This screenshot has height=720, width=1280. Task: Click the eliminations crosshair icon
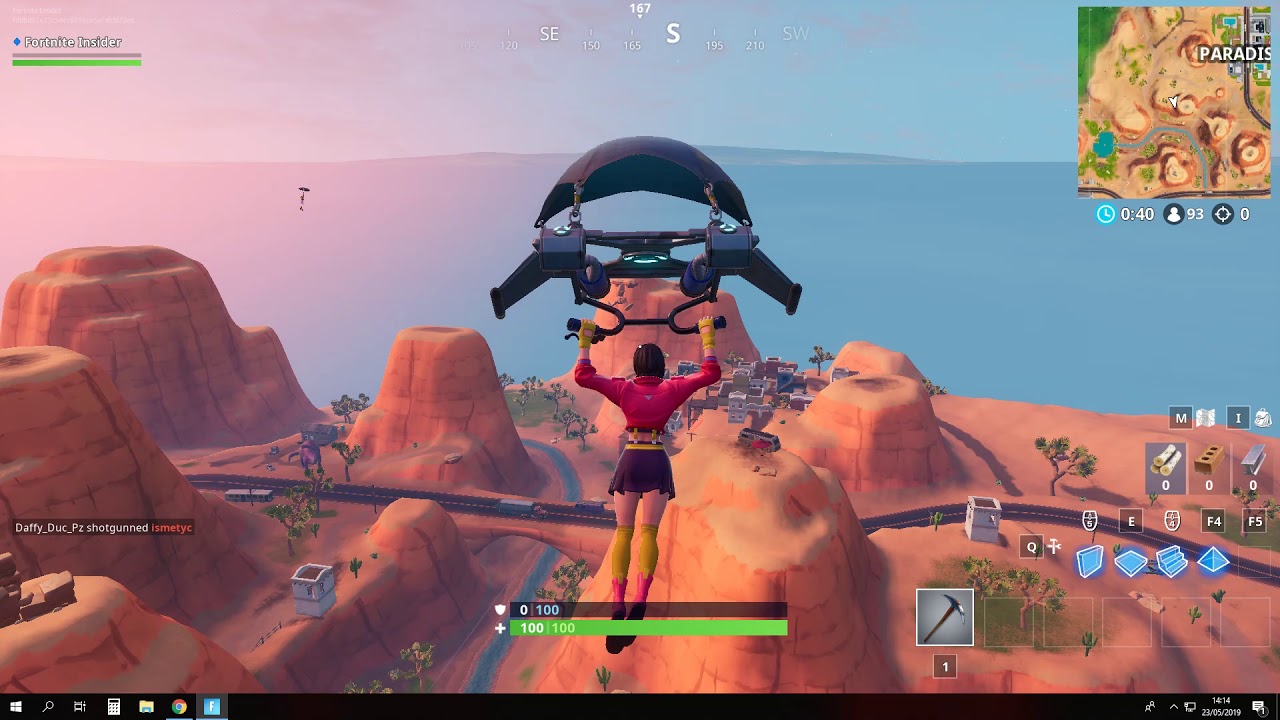pyautogui.click(x=1224, y=213)
